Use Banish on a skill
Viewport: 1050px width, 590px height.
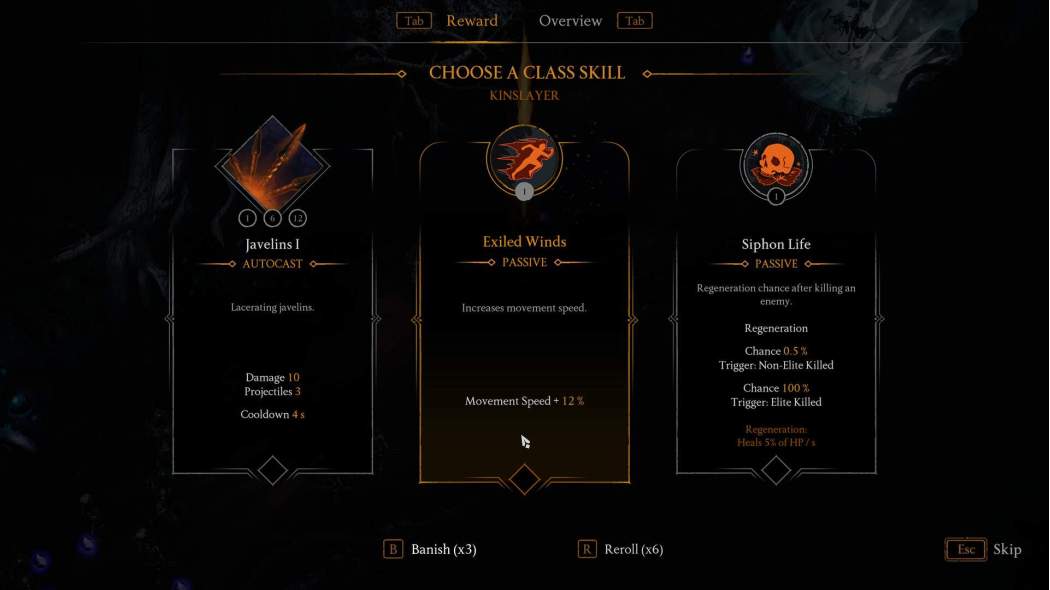[431, 549]
